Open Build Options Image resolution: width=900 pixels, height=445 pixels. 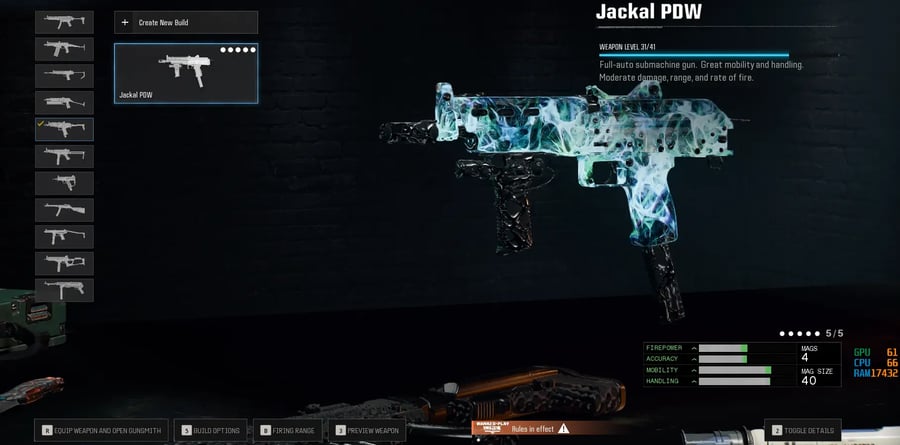(x=211, y=430)
